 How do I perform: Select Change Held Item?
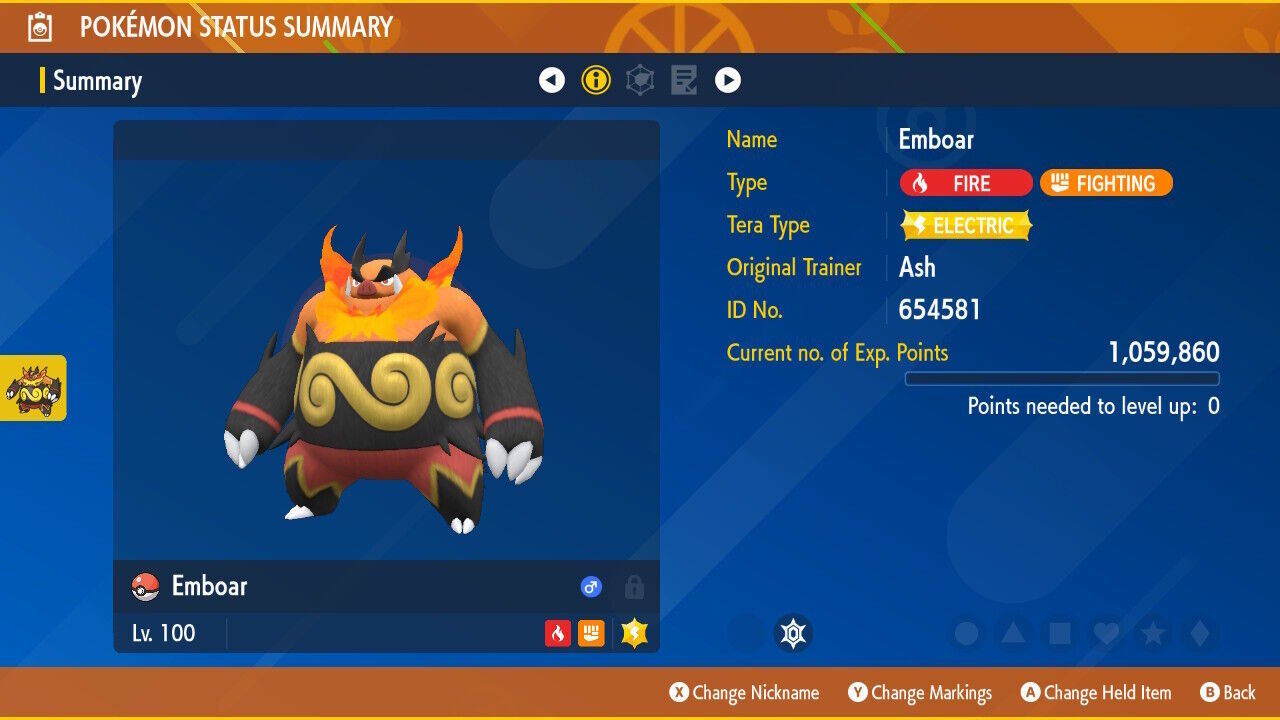click(1097, 692)
